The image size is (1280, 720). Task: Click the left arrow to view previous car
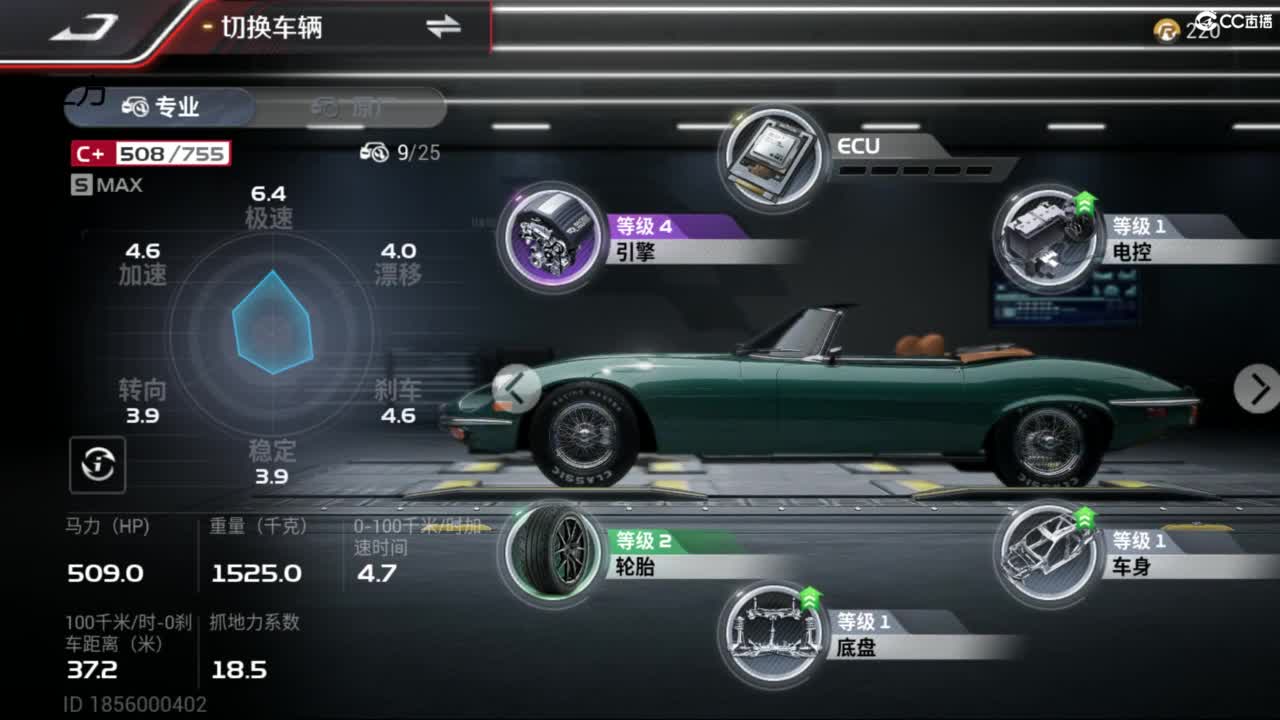(x=516, y=390)
